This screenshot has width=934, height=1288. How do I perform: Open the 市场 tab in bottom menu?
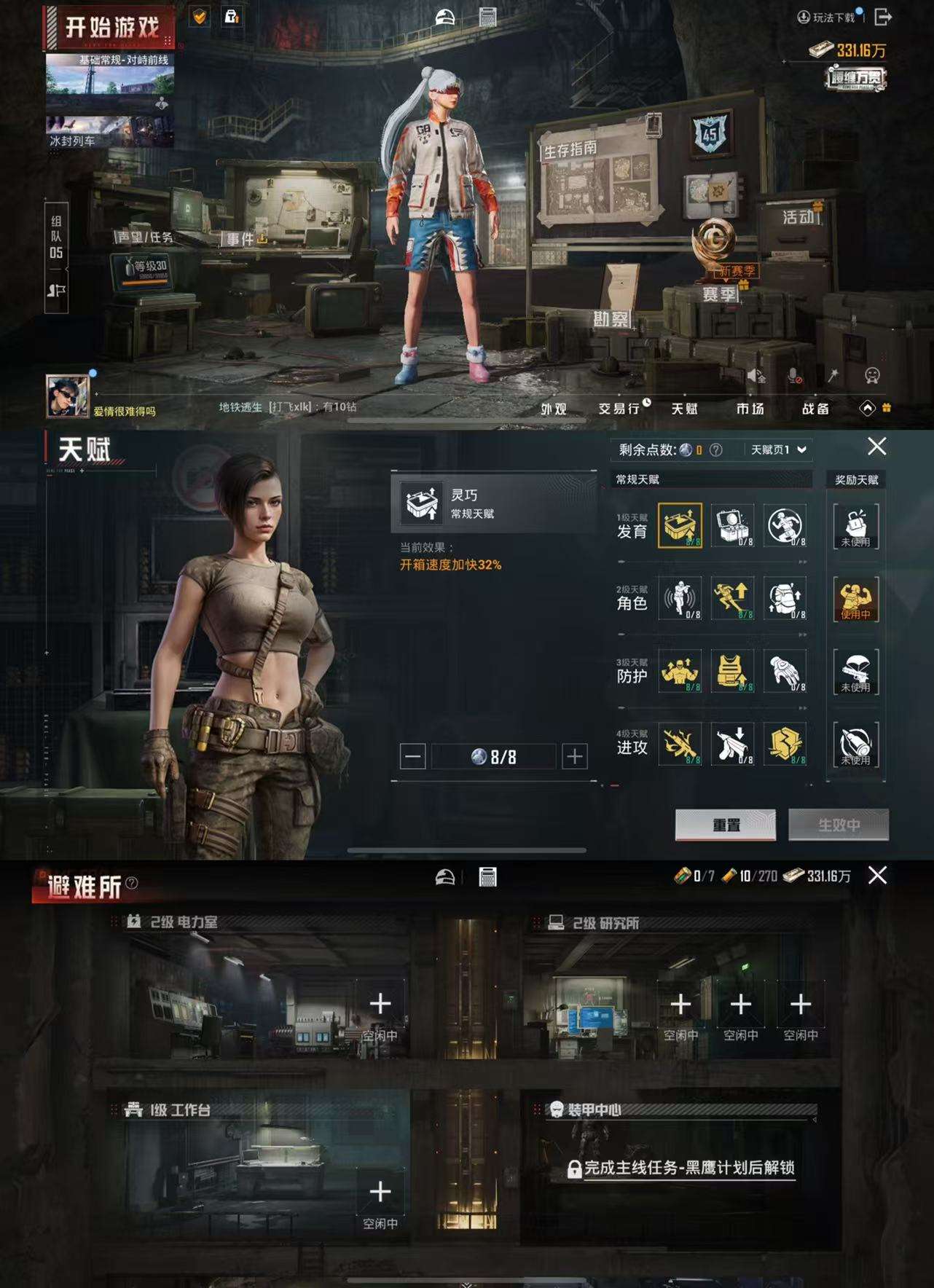tap(752, 409)
